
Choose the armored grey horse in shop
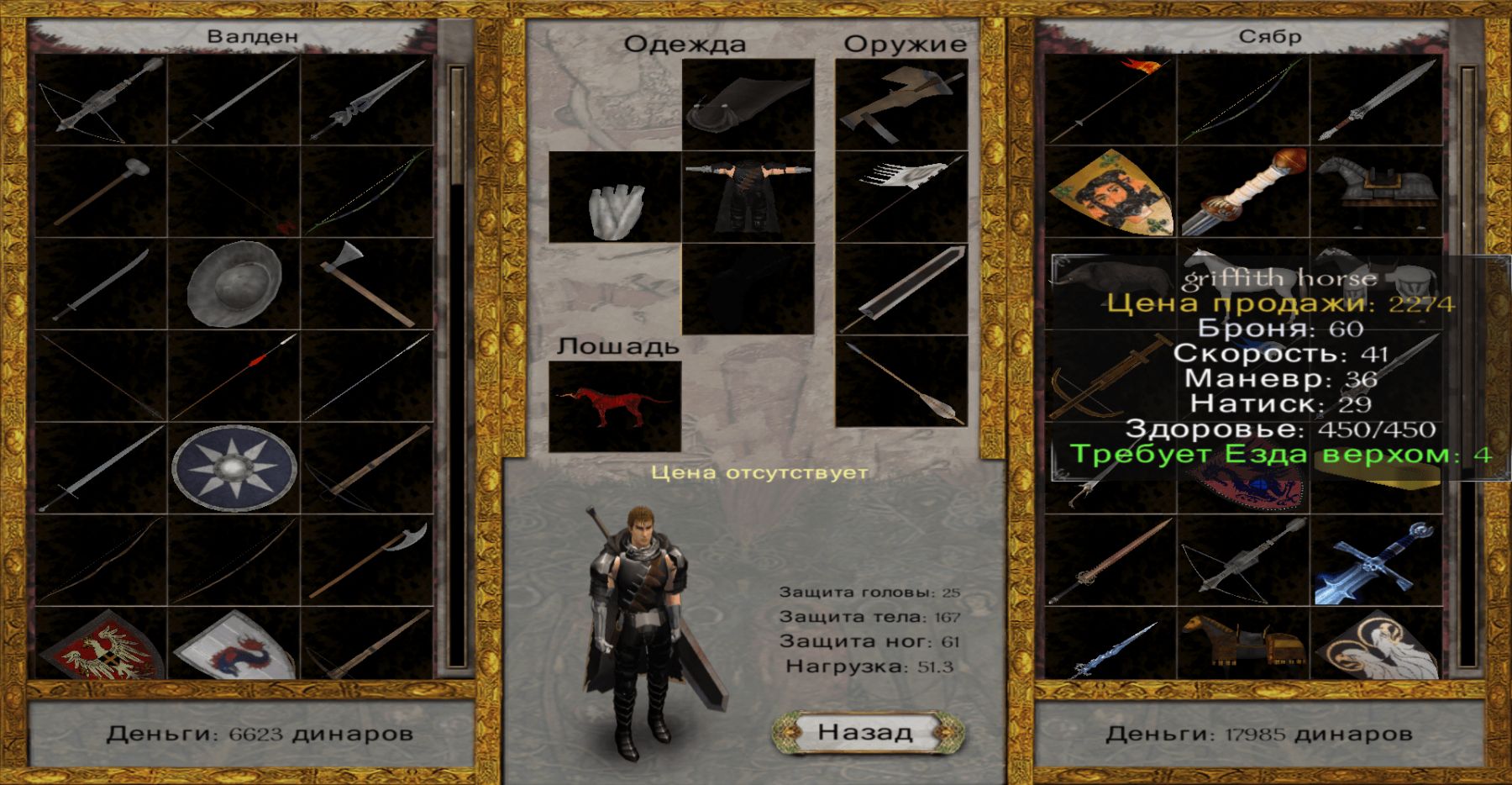[1376, 192]
